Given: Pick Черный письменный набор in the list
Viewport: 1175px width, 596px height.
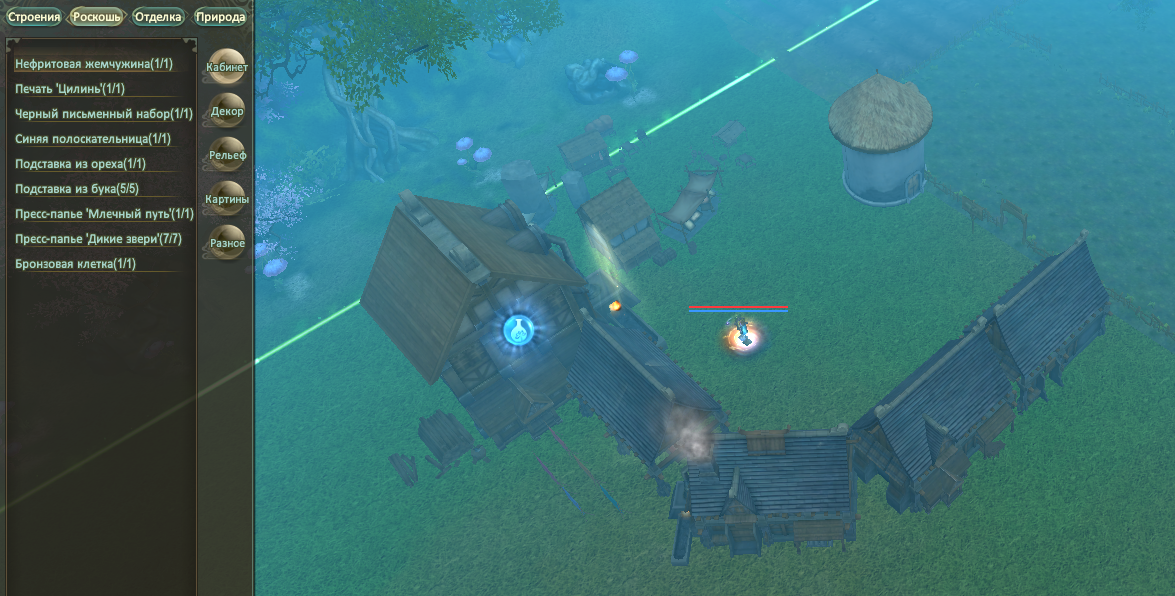Looking at the screenshot, I should click(x=104, y=114).
